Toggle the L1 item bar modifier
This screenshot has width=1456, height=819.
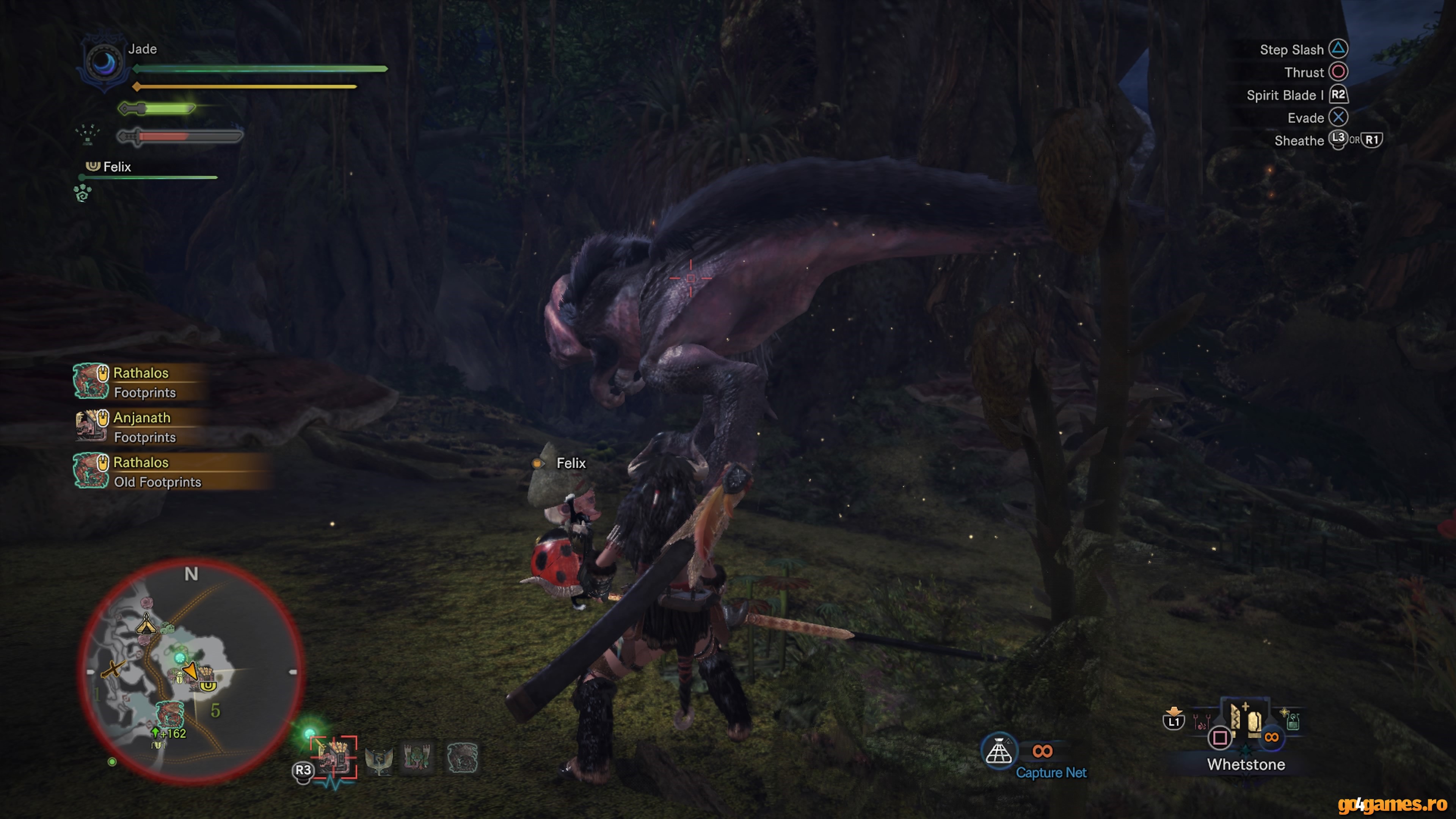pyautogui.click(x=1174, y=722)
